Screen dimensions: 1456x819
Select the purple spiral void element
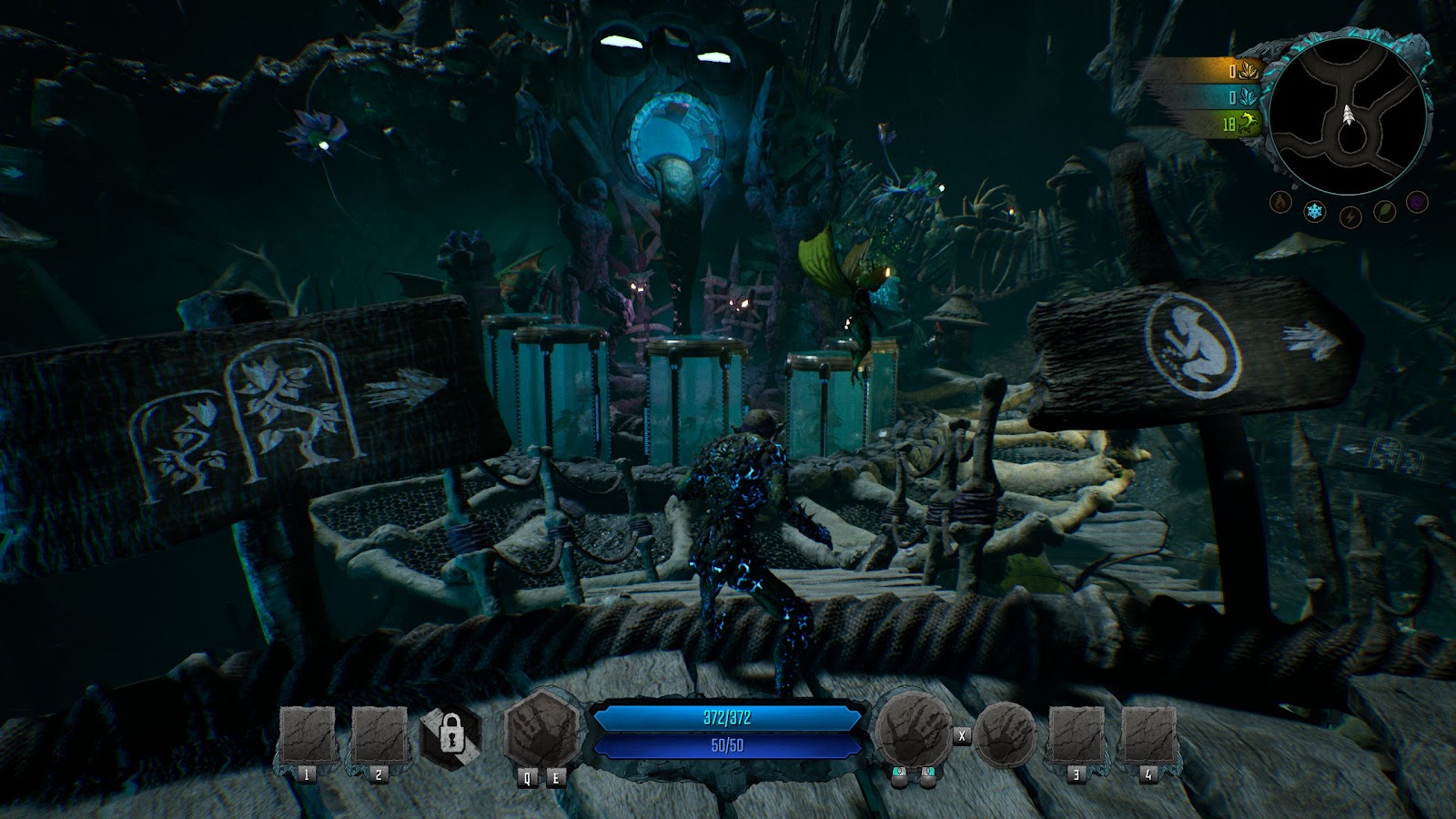click(x=1417, y=201)
